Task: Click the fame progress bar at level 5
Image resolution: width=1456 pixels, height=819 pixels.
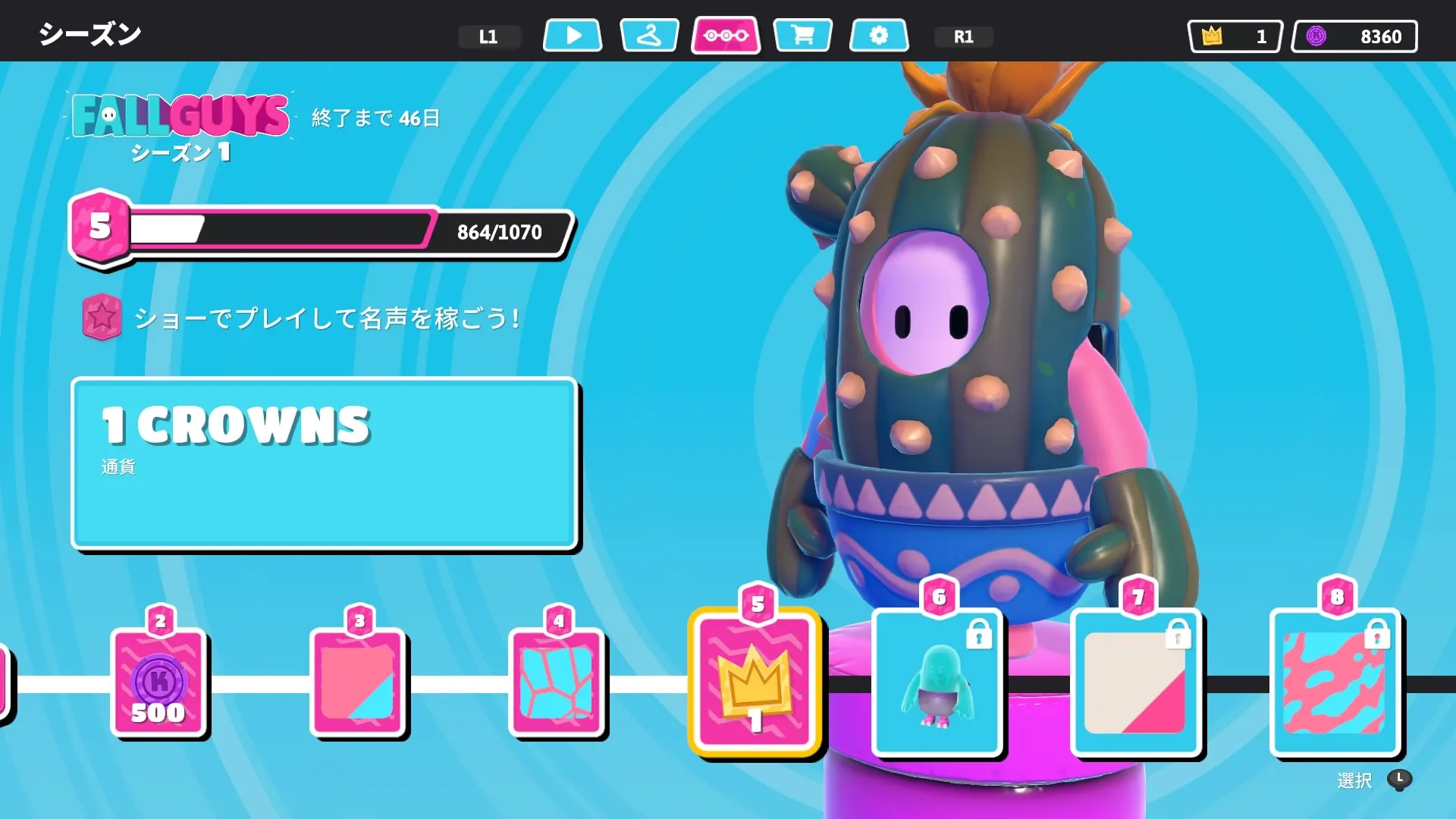Action: click(x=318, y=232)
